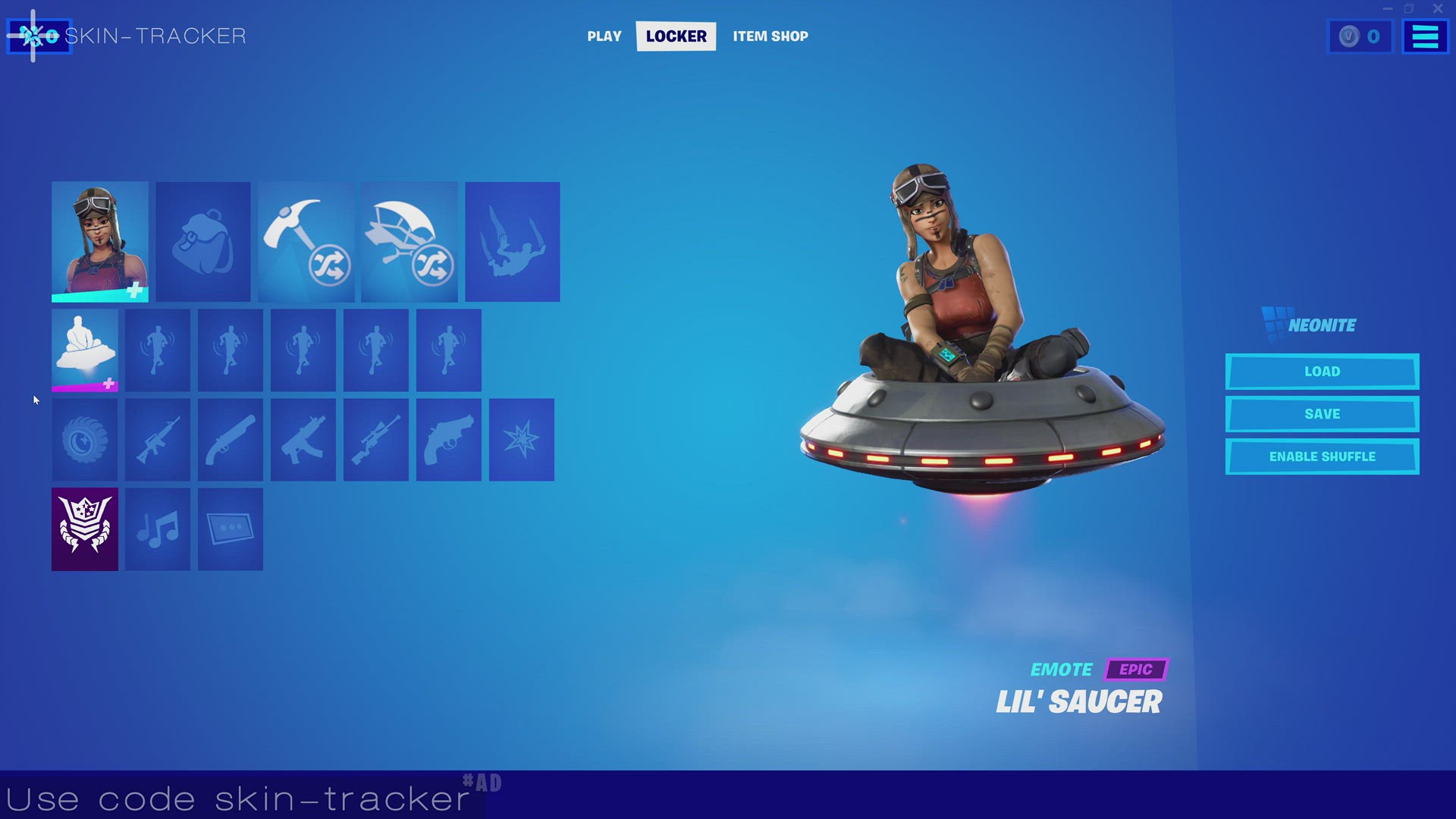
Task: Select the Renegade Raider outfit slot
Action: point(99,240)
